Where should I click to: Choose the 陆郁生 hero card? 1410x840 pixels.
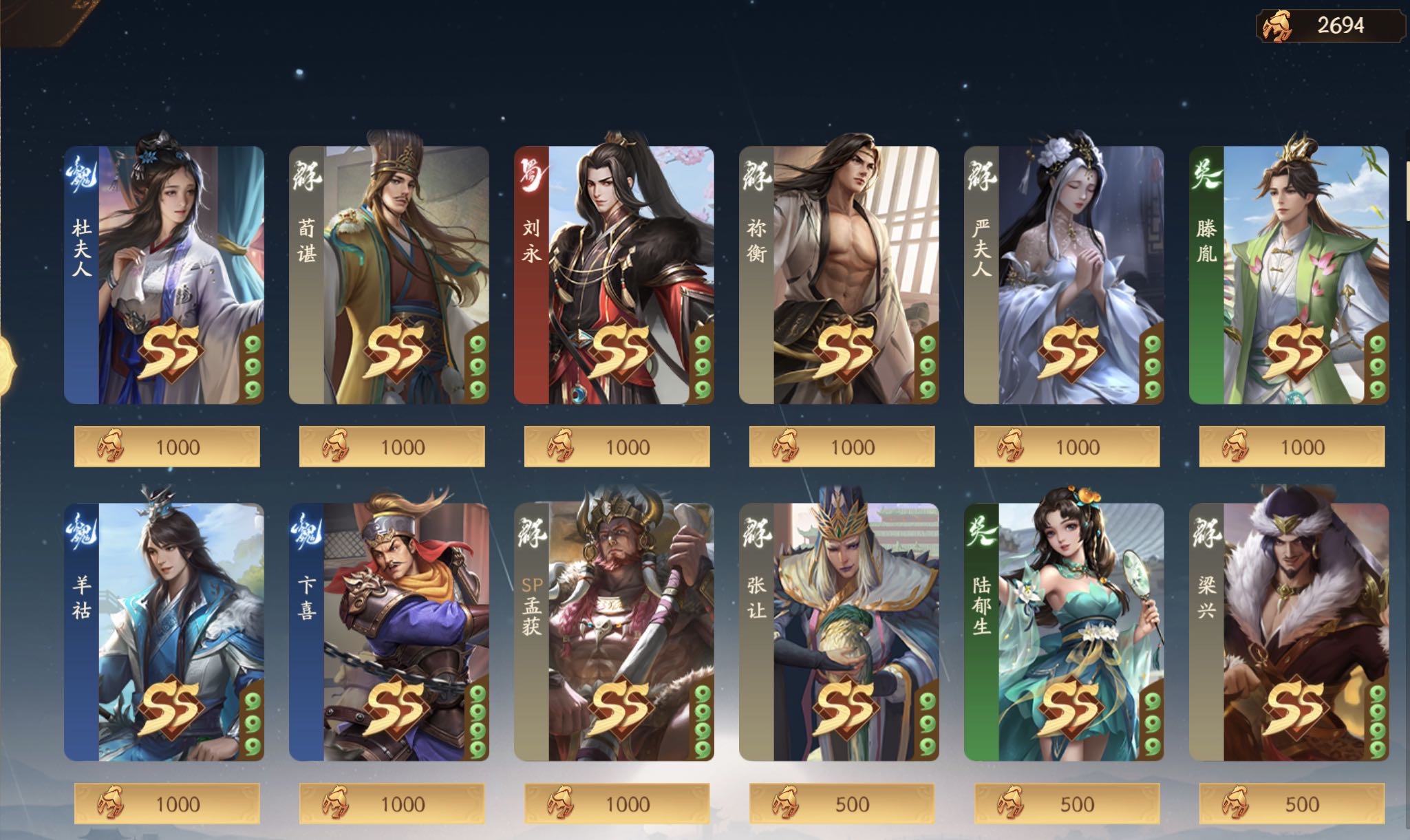pyautogui.click(x=1064, y=632)
